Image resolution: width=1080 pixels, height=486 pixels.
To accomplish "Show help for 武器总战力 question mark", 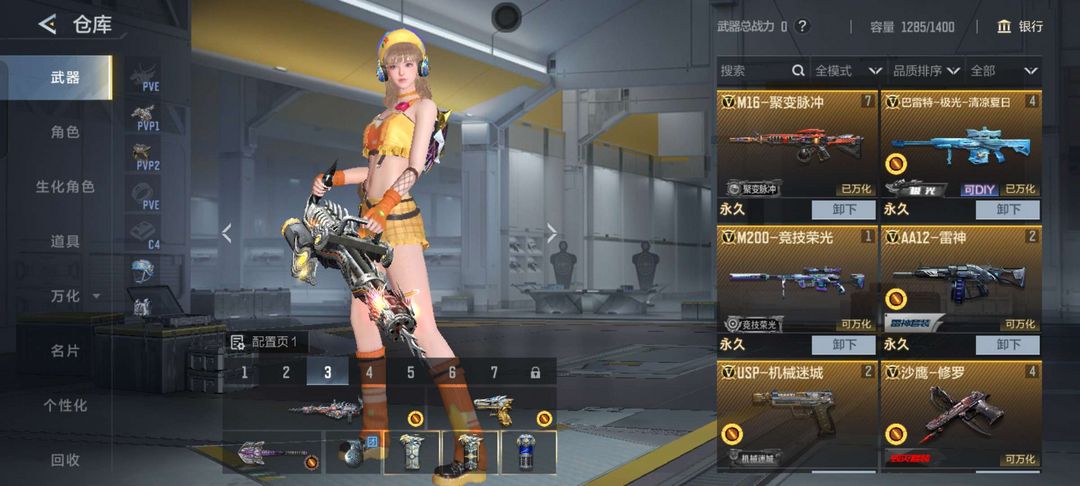I will click(802, 26).
